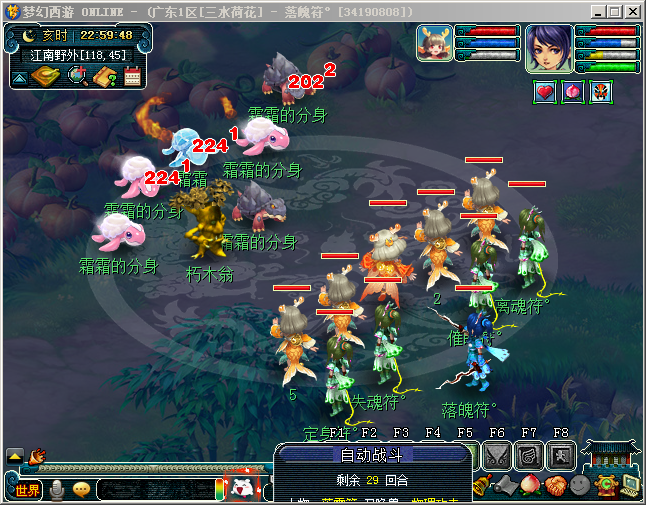
Task: Open the pet portrait with antlers
Action: [434, 45]
